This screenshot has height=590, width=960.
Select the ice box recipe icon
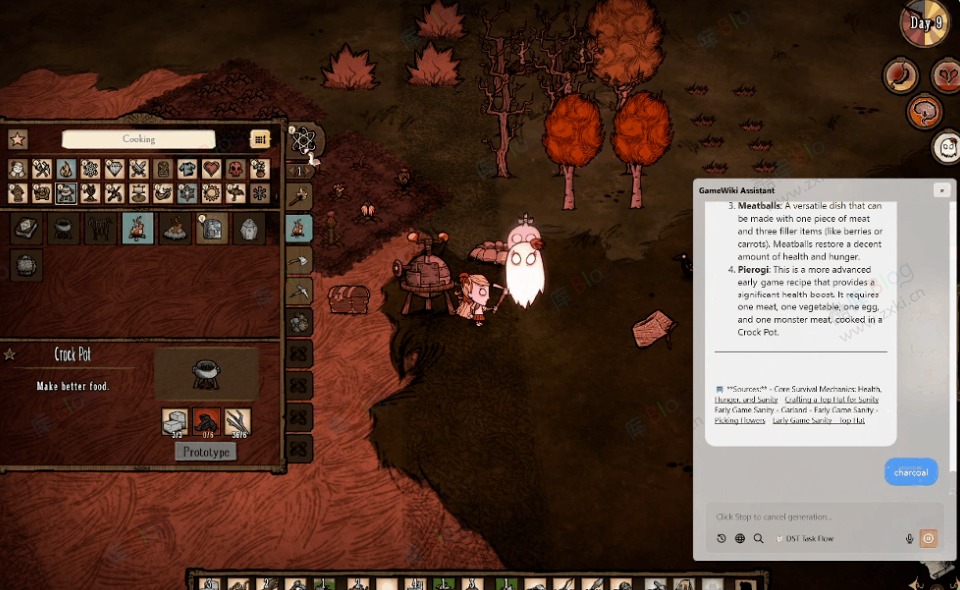tap(211, 229)
